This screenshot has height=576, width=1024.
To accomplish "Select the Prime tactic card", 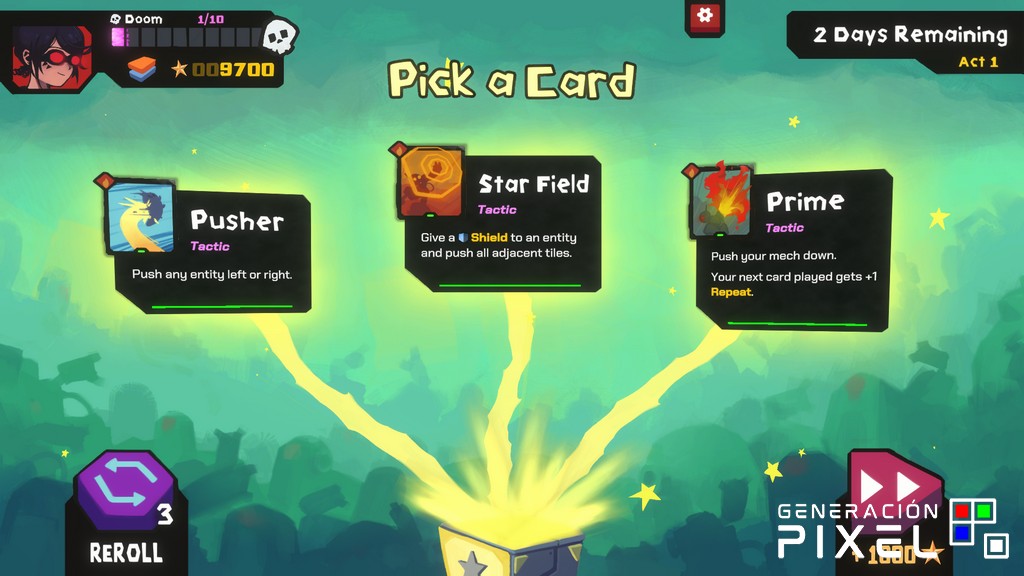I will (x=793, y=248).
